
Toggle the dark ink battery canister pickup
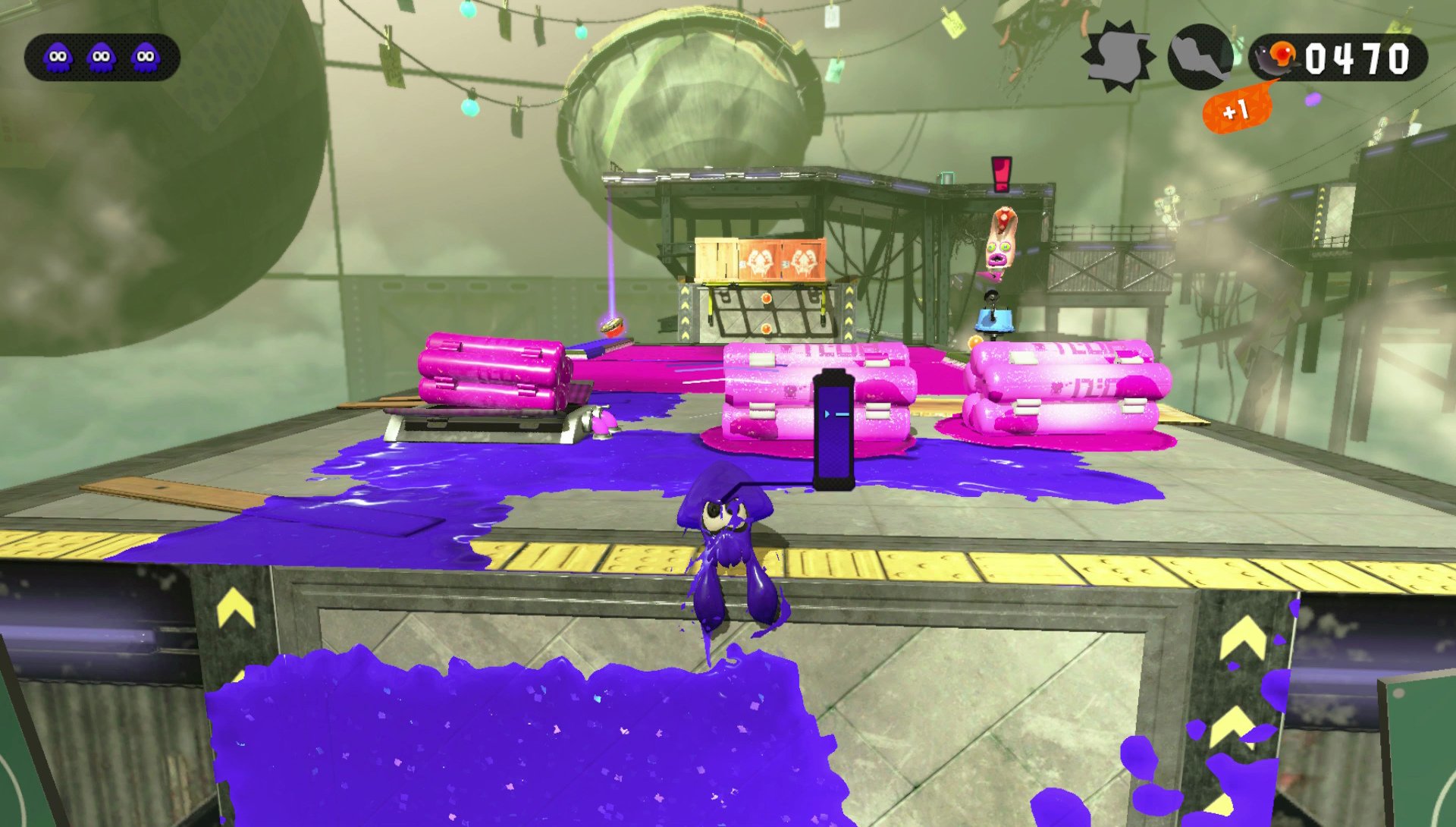pyautogui.click(x=836, y=429)
